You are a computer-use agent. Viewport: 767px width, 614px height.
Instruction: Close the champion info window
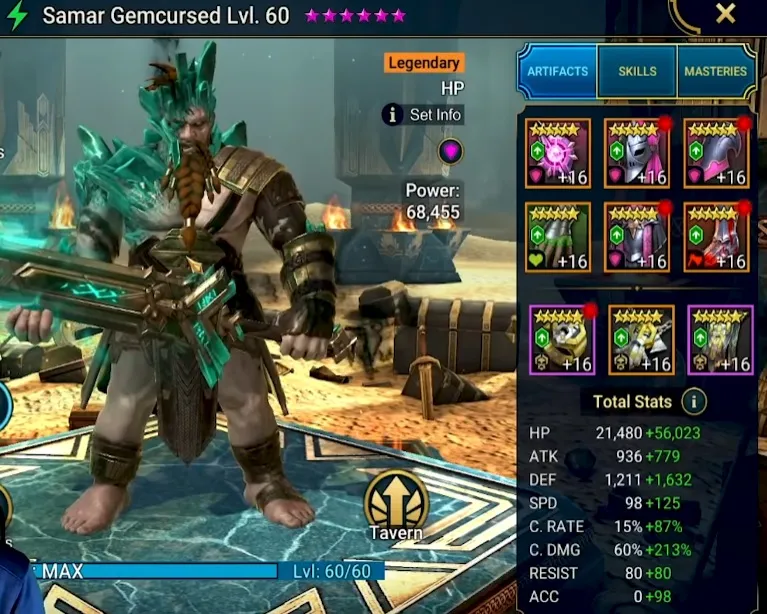[726, 14]
